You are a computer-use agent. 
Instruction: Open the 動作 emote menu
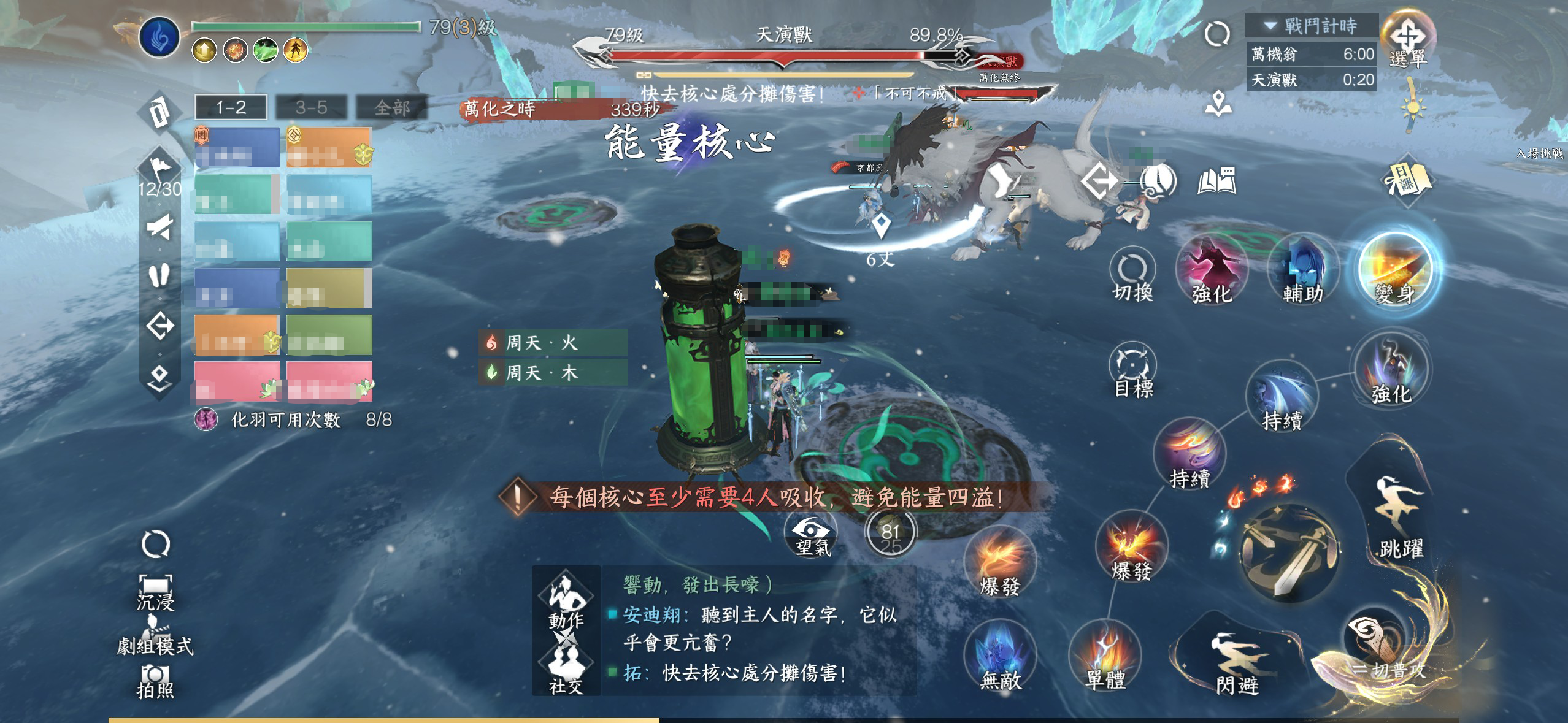[x=566, y=602]
